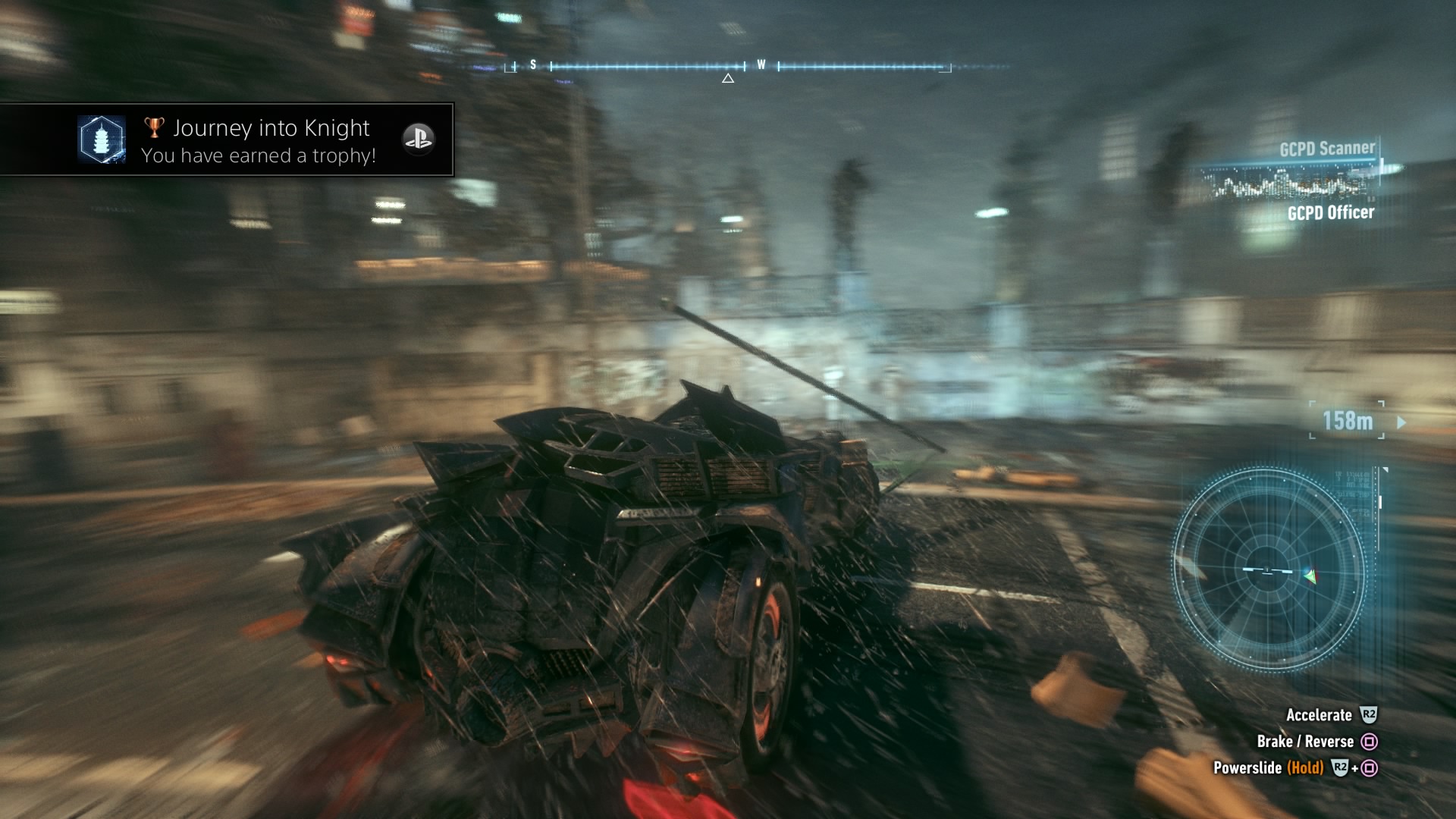Click the PlayStation logo on the notification

coord(418,139)
